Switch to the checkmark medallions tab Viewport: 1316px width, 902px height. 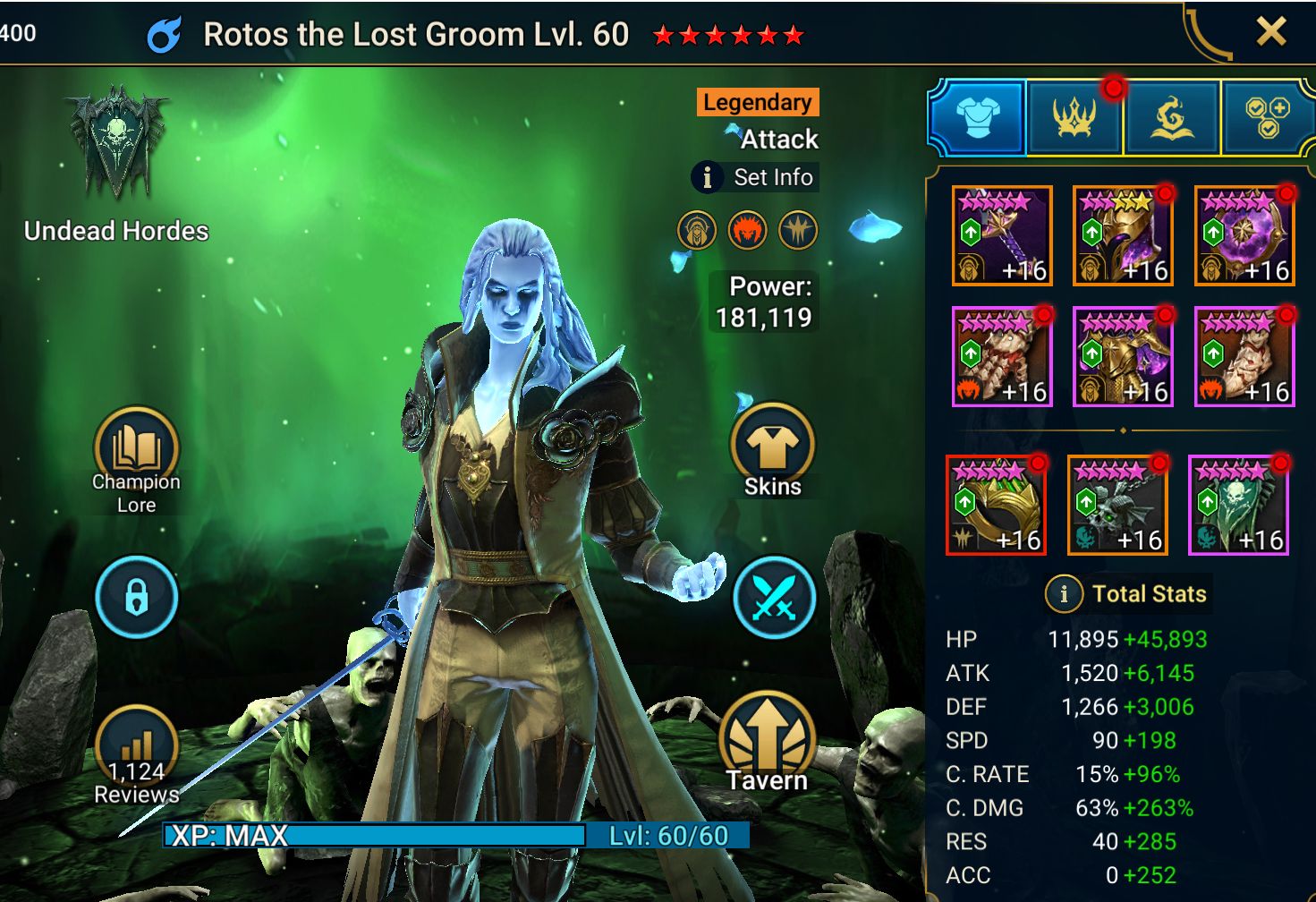pos(1268,117)
